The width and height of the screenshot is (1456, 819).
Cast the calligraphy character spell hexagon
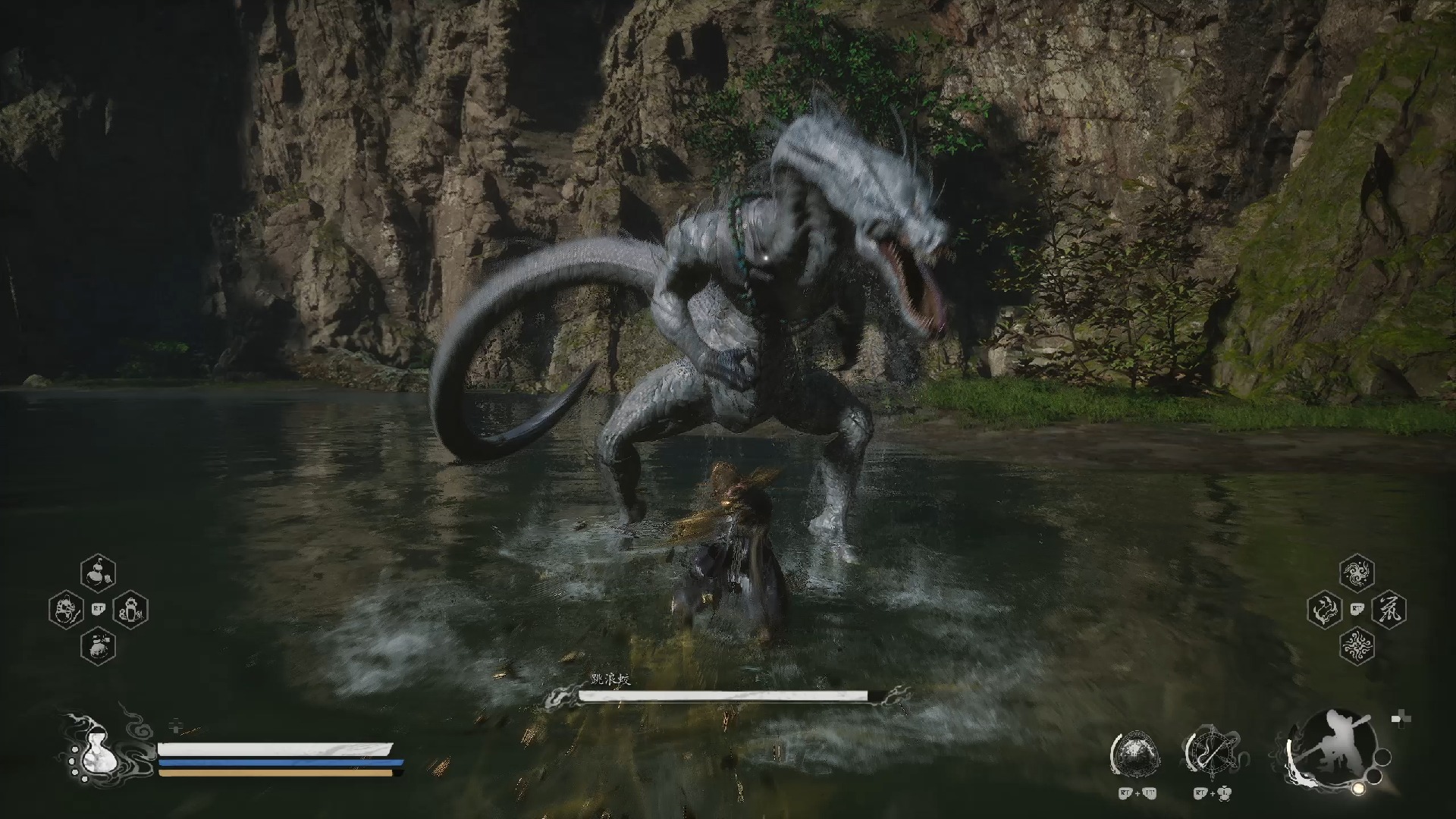pos(1389,610)
